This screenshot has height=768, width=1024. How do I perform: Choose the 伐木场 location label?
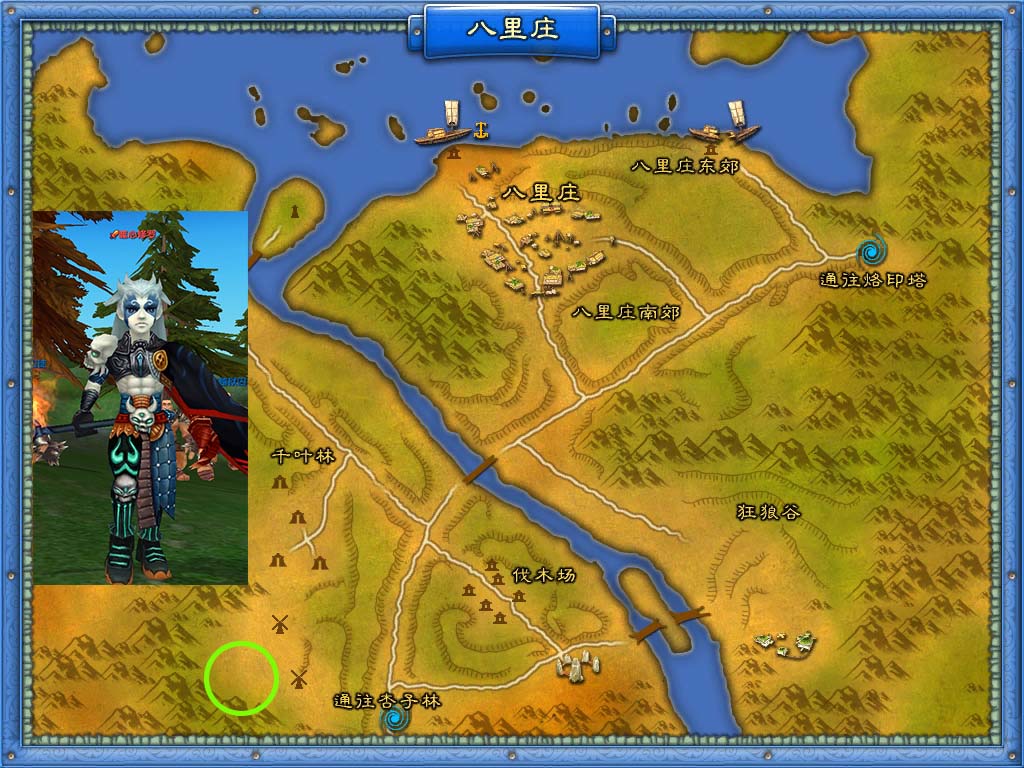pos(544,575)
